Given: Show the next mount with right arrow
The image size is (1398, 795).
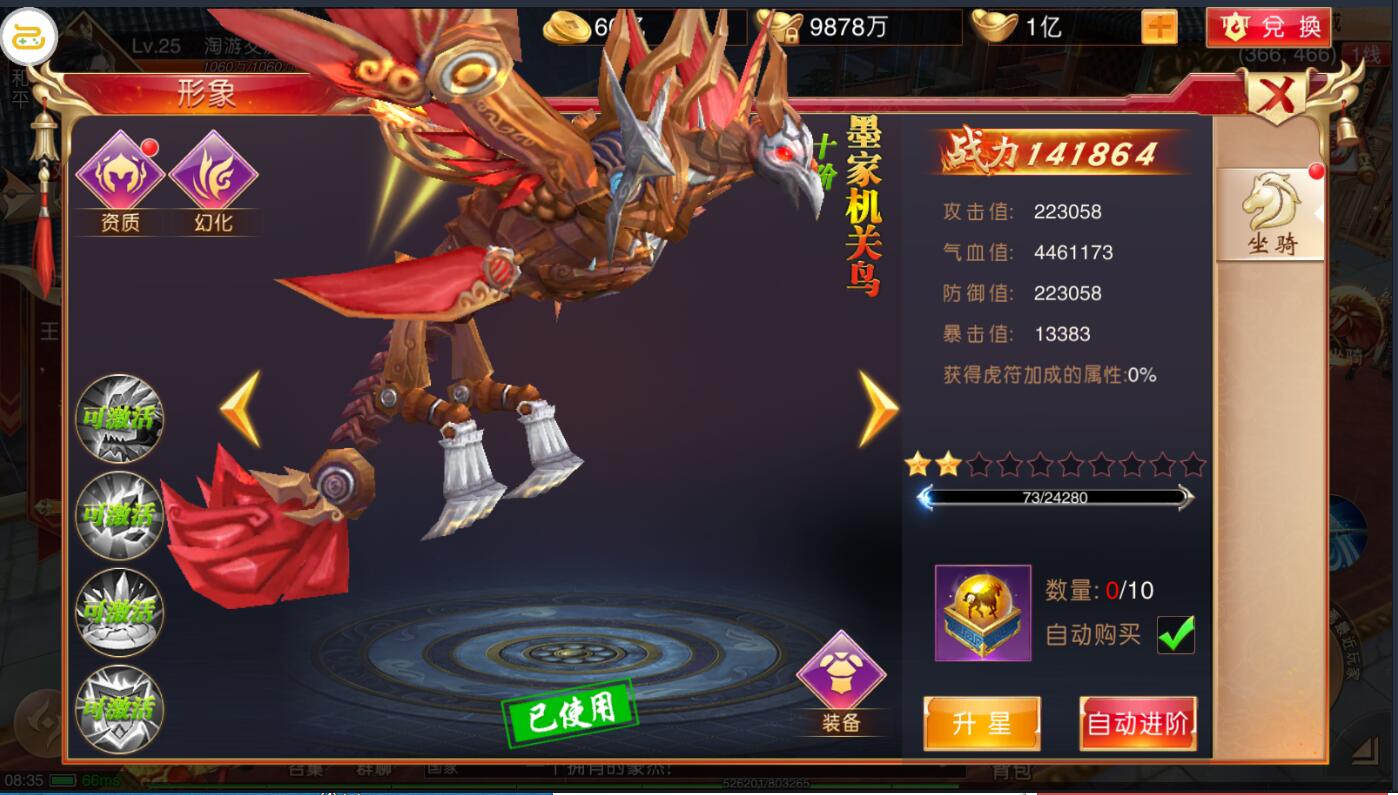Looking at the screenshot, I should click(x=878, y=408).
